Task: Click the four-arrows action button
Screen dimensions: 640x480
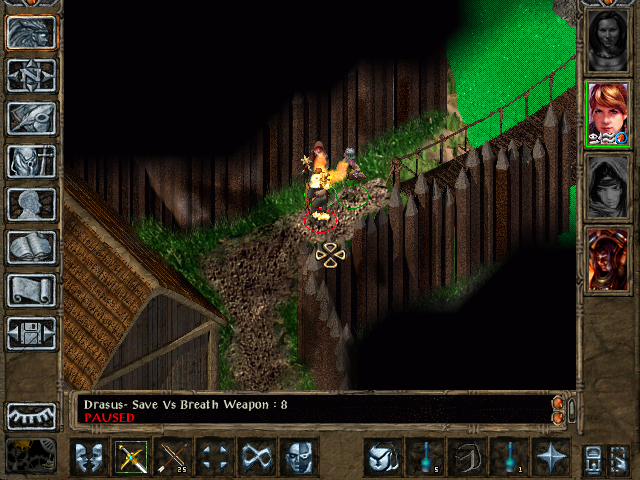Action: pos(216,457)
